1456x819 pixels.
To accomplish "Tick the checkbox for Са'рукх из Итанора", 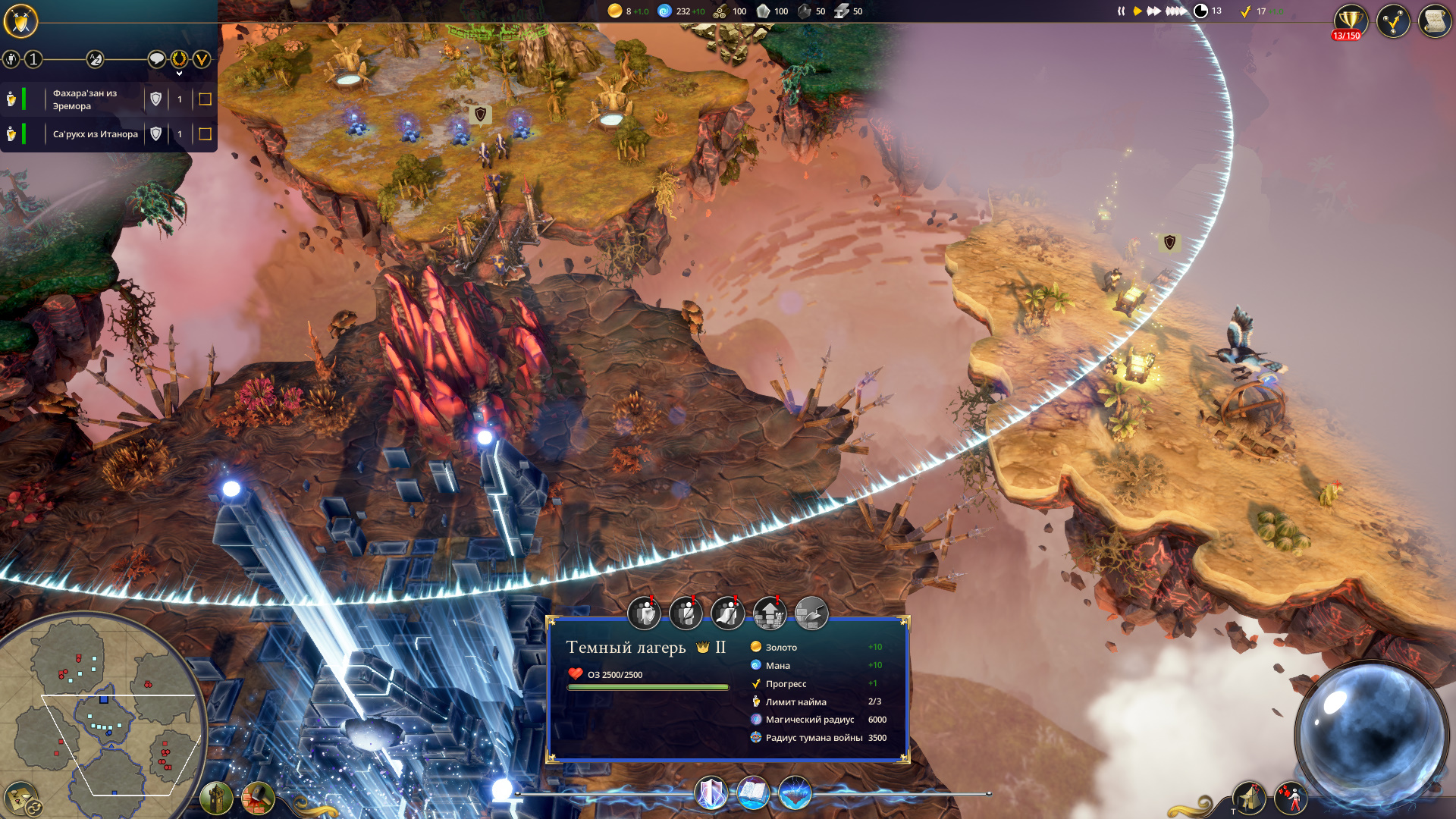I will (205, 134).
